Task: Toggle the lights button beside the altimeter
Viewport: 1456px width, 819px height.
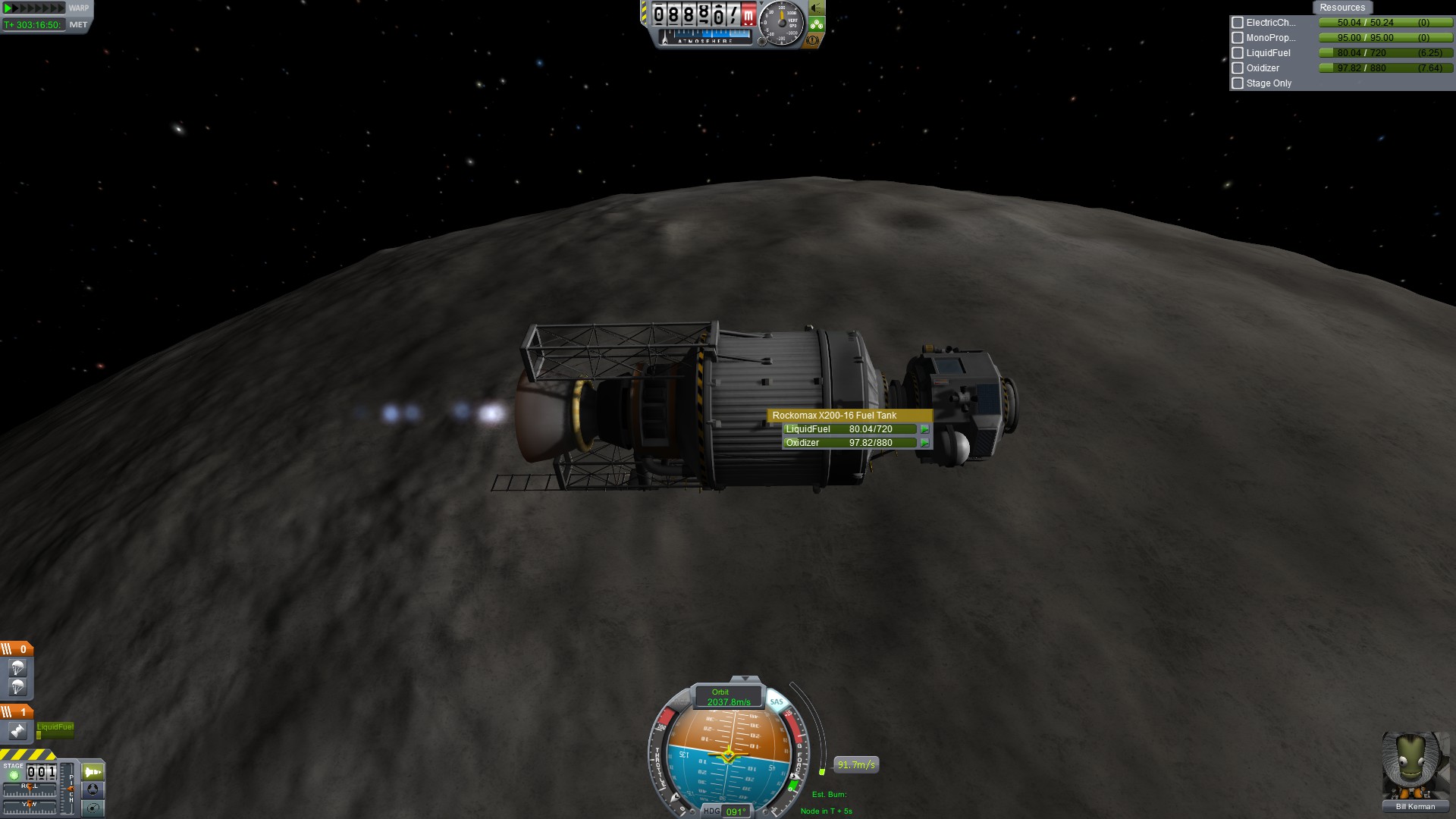Action: click(x=817, y=8)
